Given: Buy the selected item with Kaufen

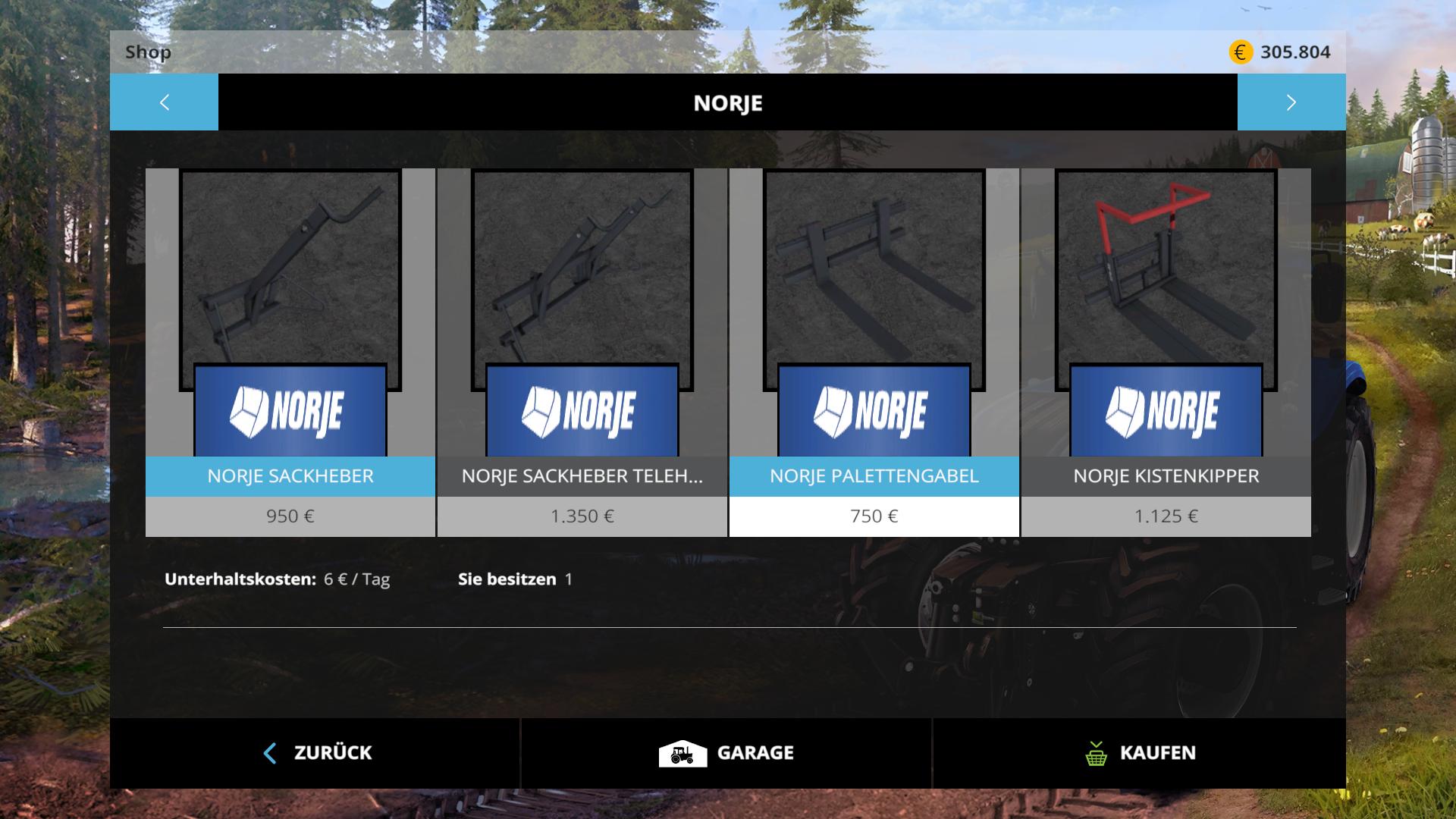Looking at the screenshot, I should tap(1139, 753).
